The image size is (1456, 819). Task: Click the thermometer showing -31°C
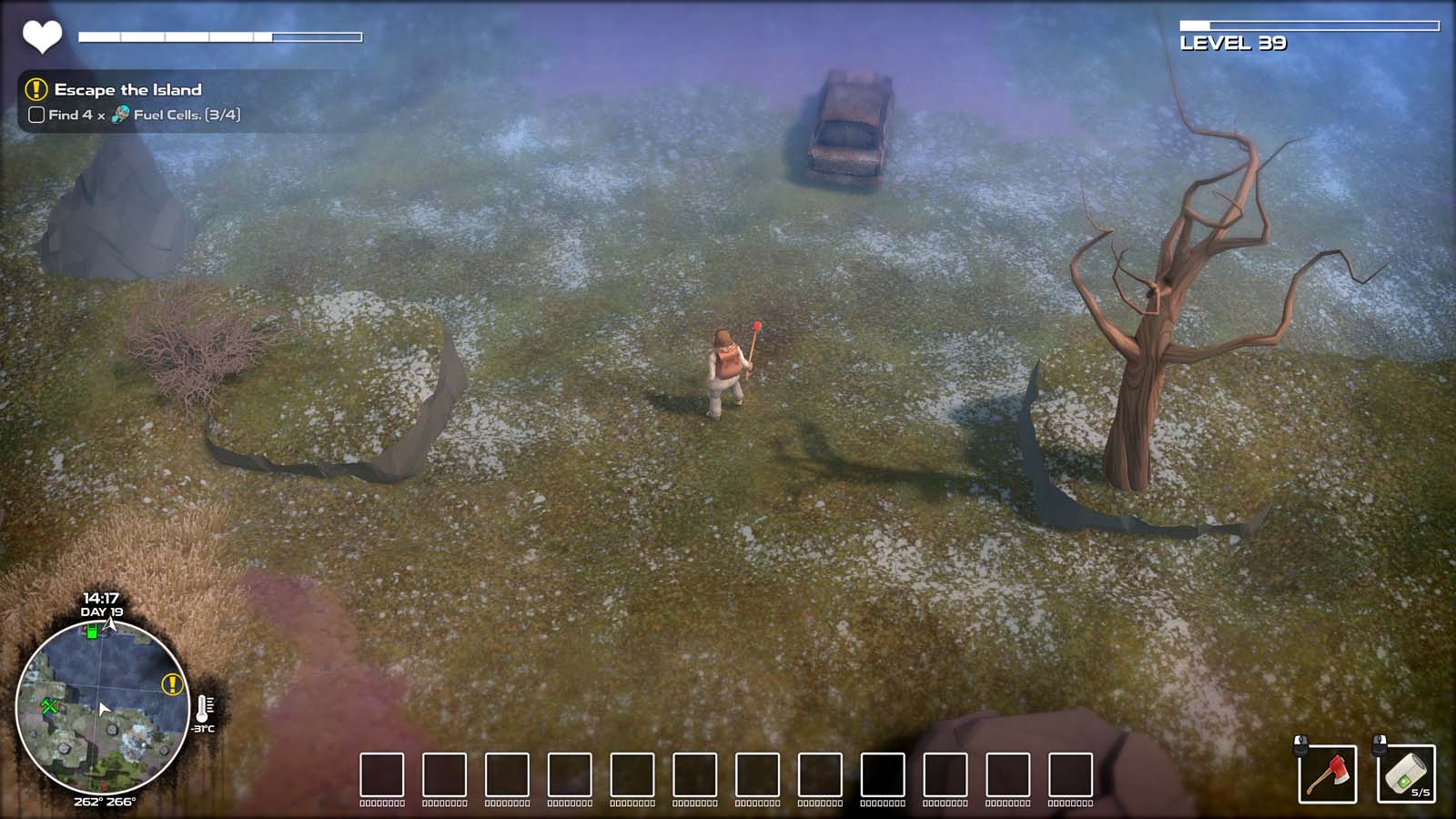pos(204,712)
